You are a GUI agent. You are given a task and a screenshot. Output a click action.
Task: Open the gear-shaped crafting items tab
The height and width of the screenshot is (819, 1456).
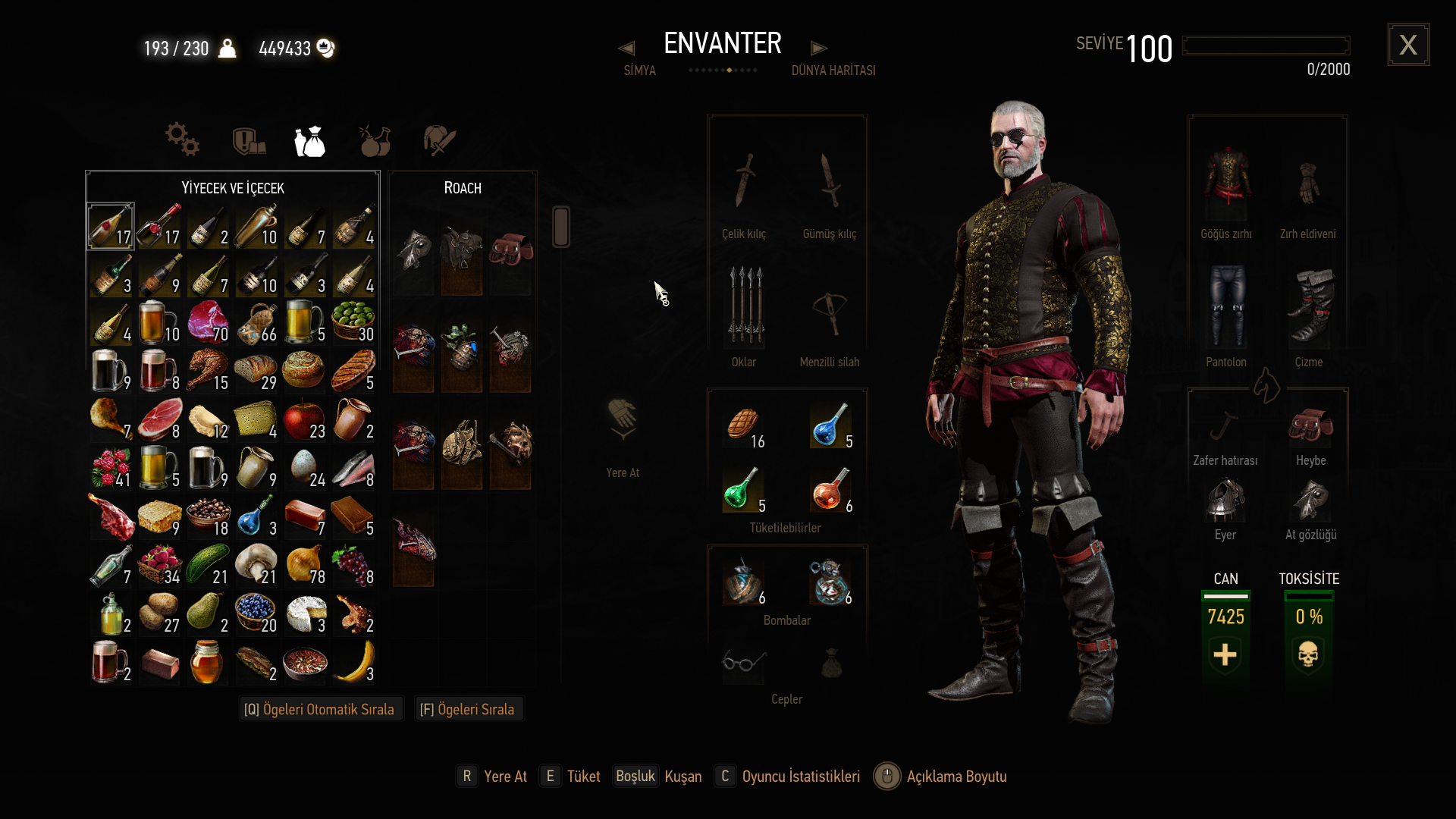pyautogui.click(x=182, y=140)
